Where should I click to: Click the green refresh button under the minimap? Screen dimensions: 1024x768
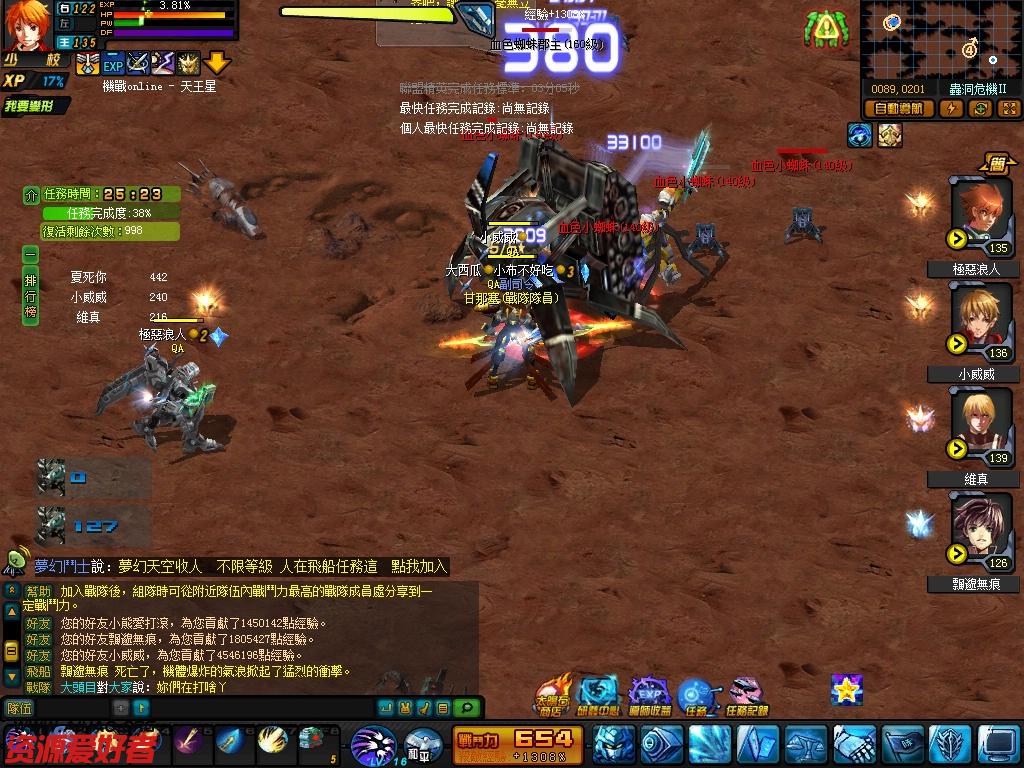(980, 109)
